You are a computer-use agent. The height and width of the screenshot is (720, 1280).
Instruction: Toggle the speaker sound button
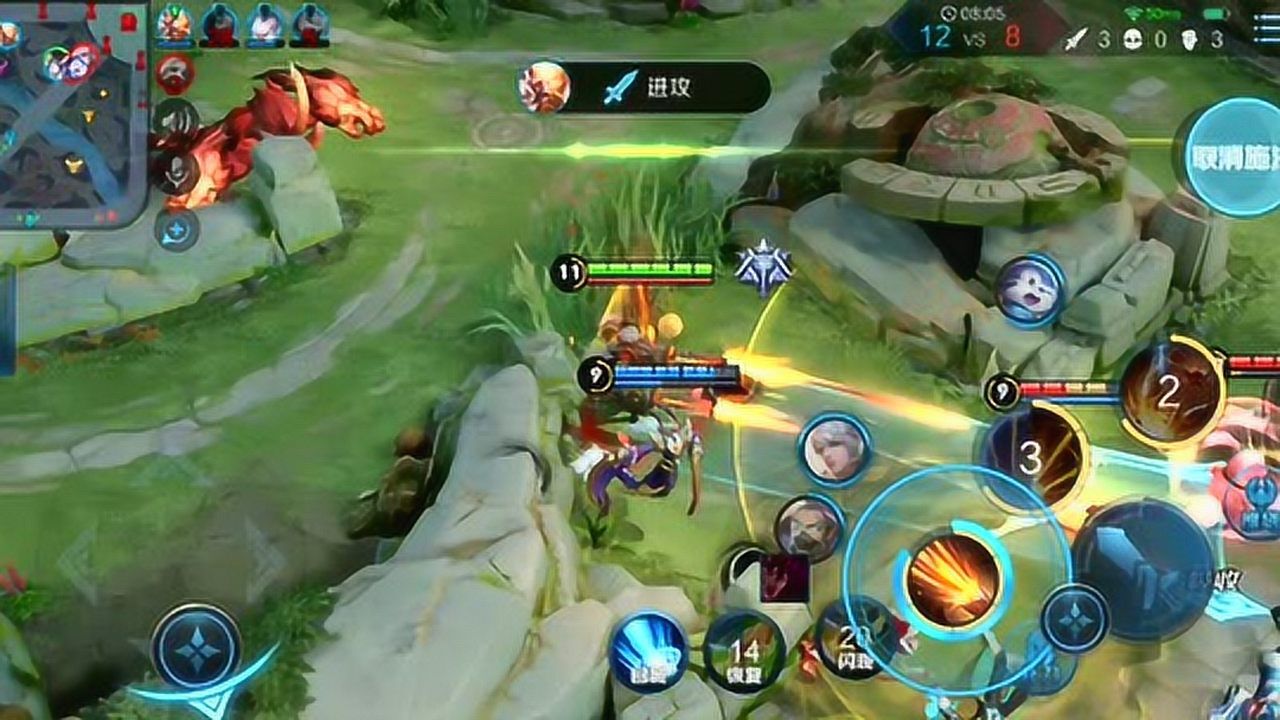coord(176,119)
